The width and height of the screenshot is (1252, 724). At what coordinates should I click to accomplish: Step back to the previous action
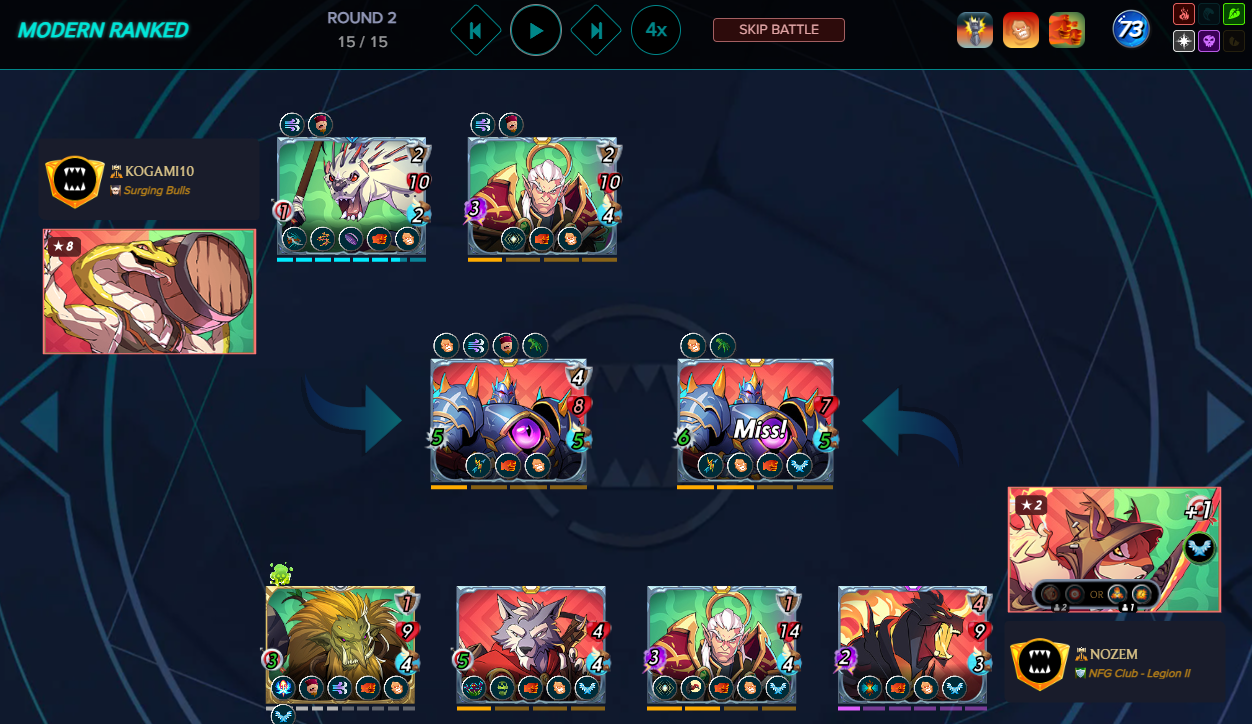pos(475,31)
